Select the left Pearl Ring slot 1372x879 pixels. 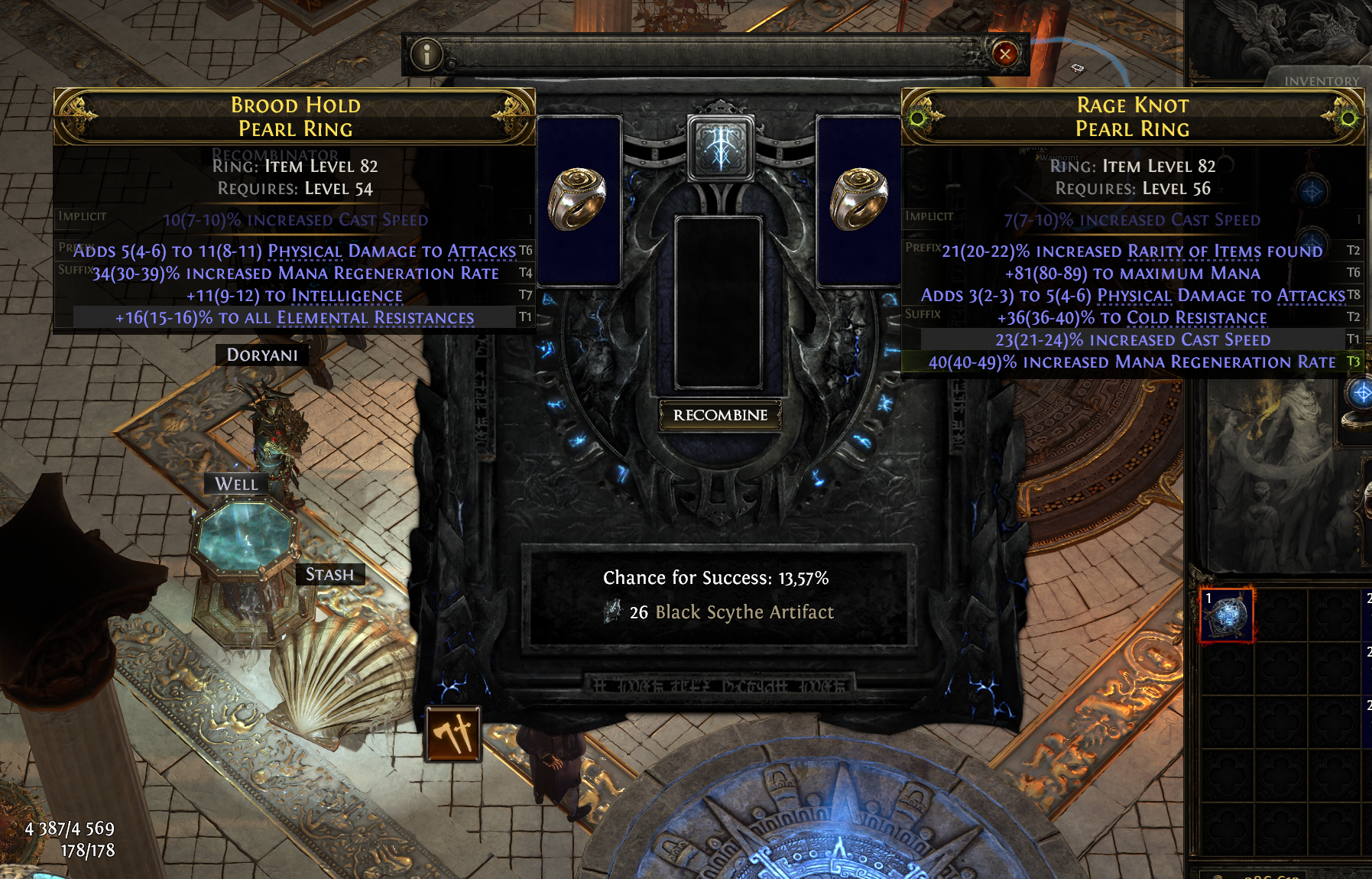[579, 200]
